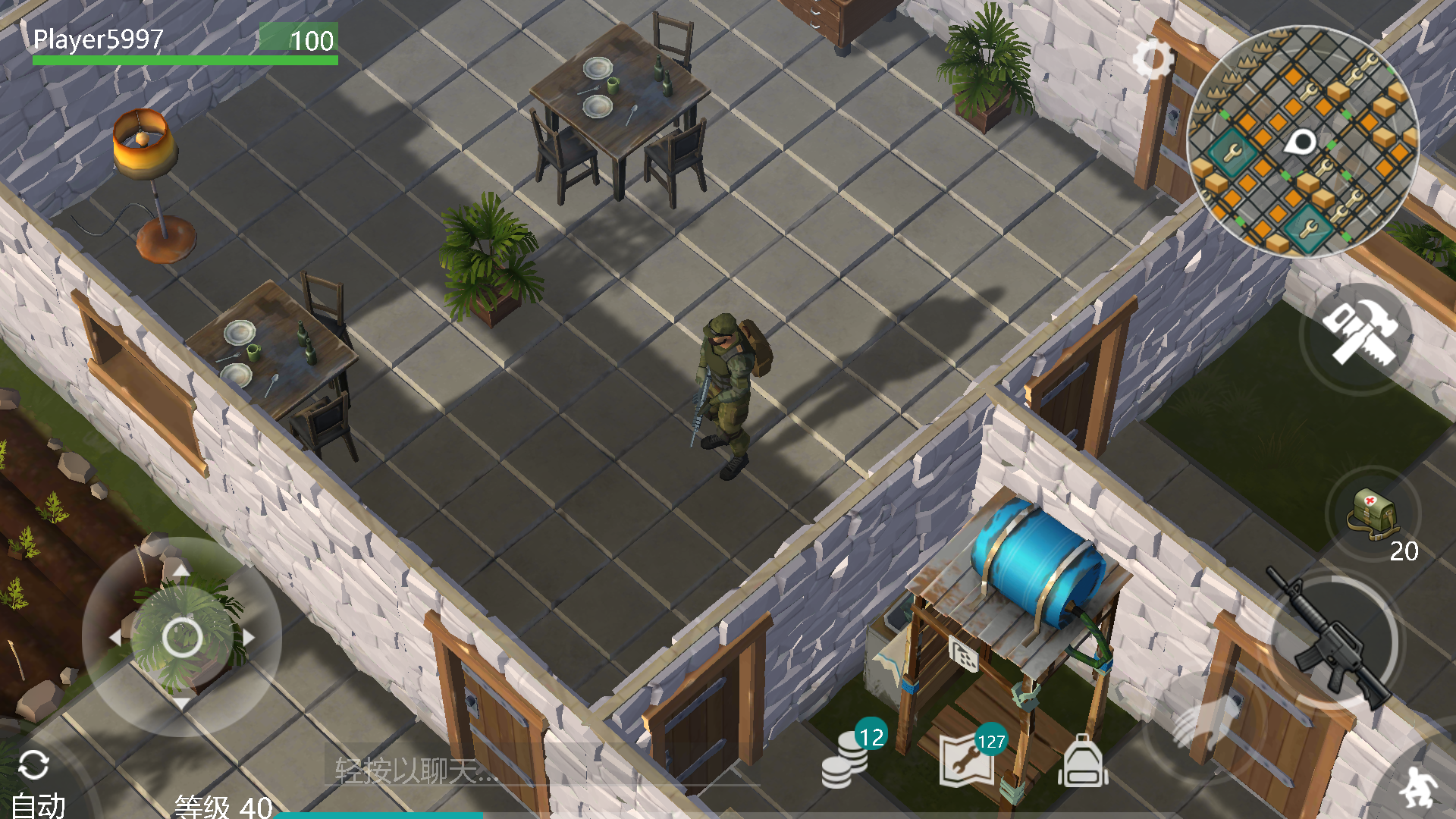Image resolution: width=1456 pixels, height=819 pixels.
Task: Toggle sneak mode crouching figure button
Action: [1418, 786]
